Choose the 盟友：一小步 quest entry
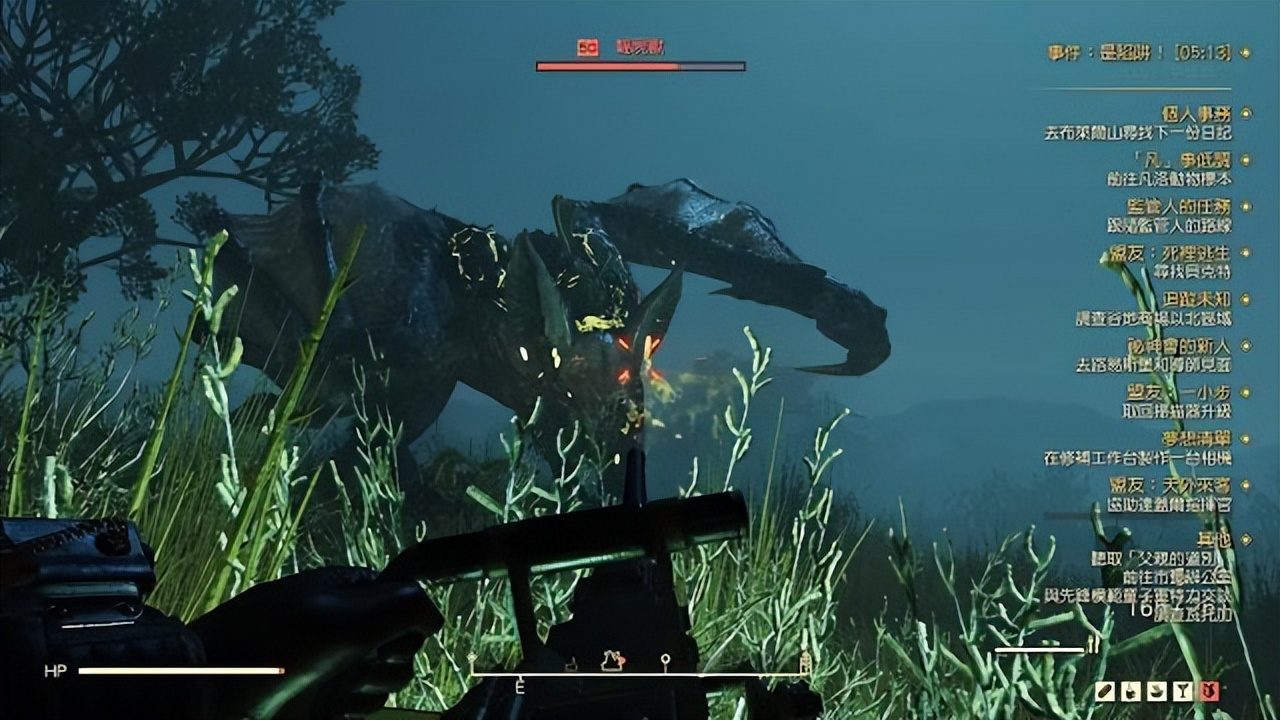This screenshot has width=1280, height=720. pyautogui.click(x=1178, y=392)
